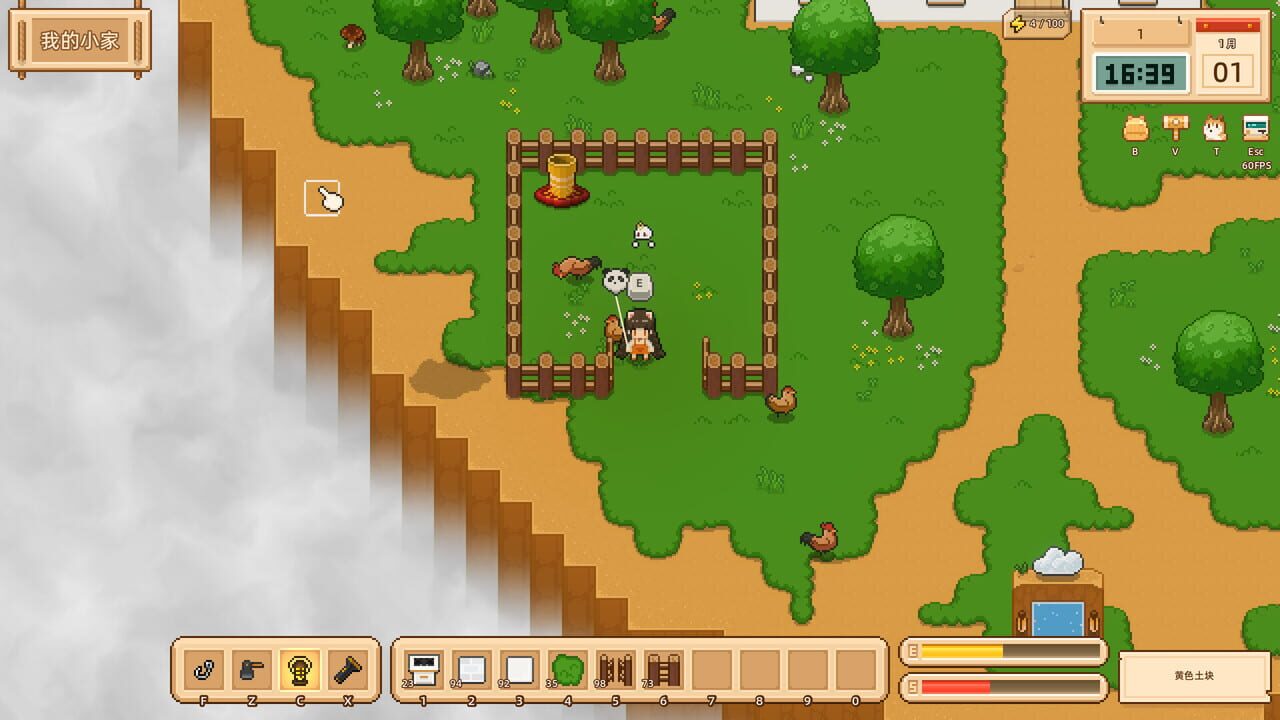Click the lightning energy counter showing 4/100
The height and width of the screenshot is (720, 1280).
(1038, 23)
